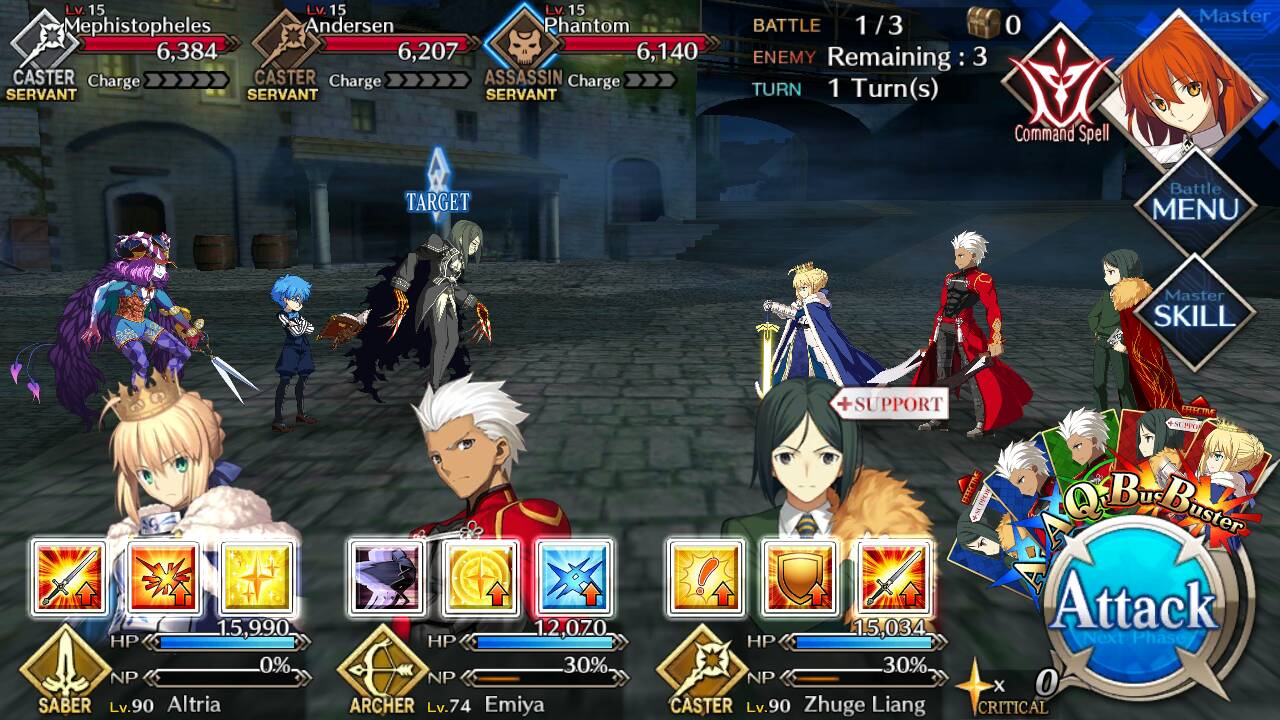Use Zhuge Liang's sword attack-up skill
The width and height of the screenshot is (1280, 720).
pyautogui.click(x=893, y=577)
